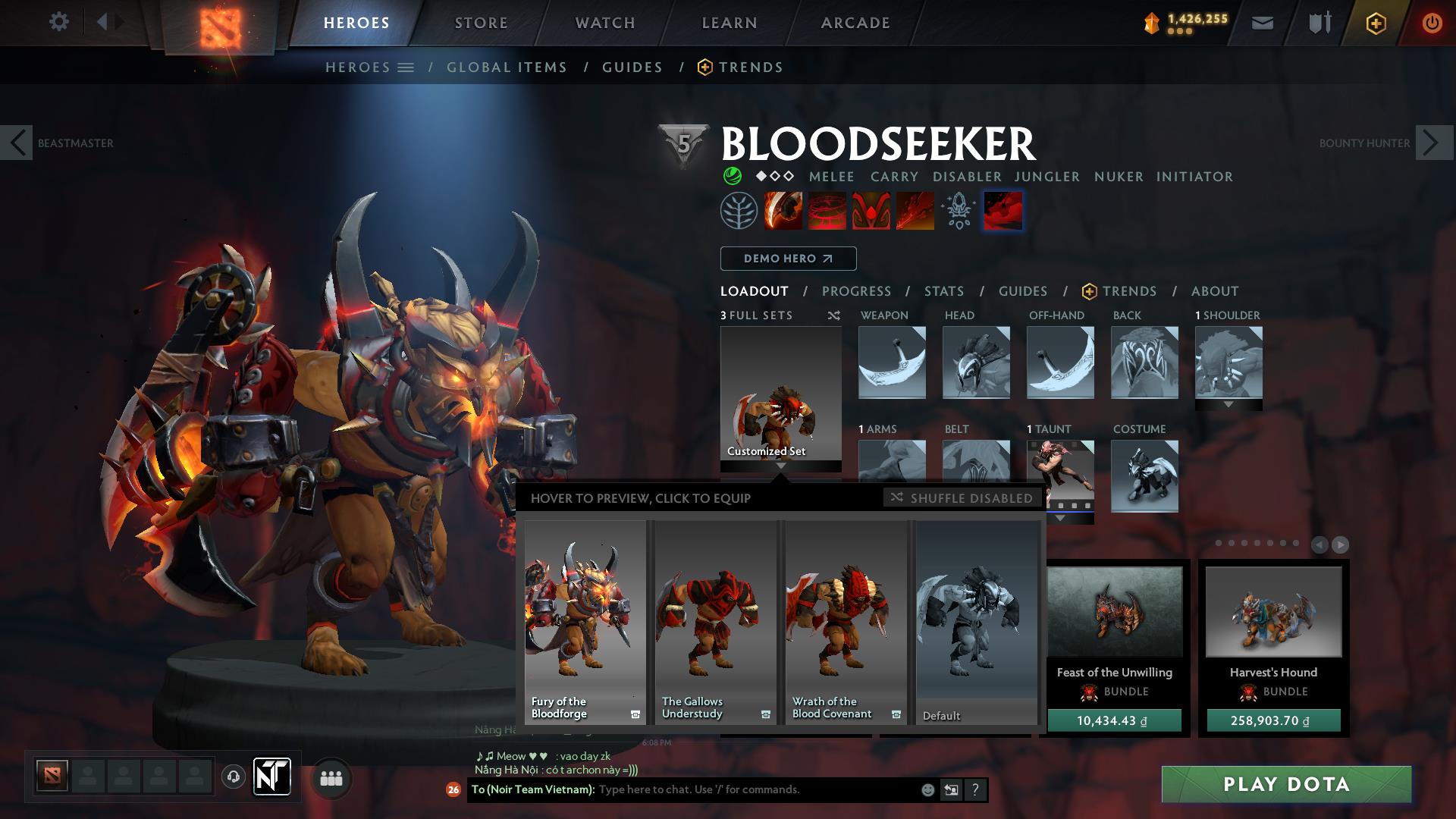
Task: Click the DEMO HERO button
Action: (788, 259)
